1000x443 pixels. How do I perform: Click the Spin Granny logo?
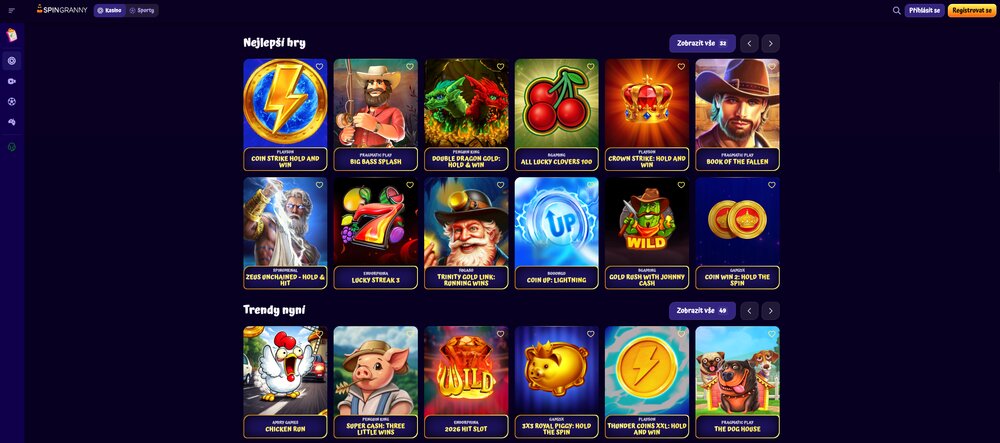pyautogui.click(x=61, y=10)
